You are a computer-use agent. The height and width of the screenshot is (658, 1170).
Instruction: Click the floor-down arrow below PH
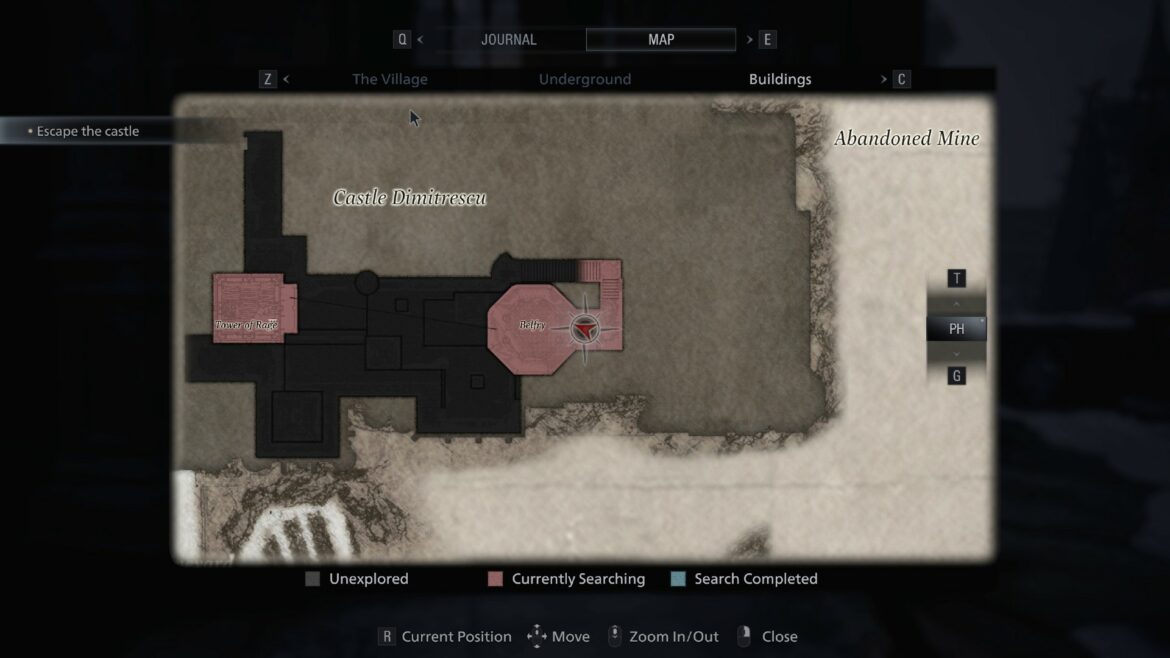[956, 353]
